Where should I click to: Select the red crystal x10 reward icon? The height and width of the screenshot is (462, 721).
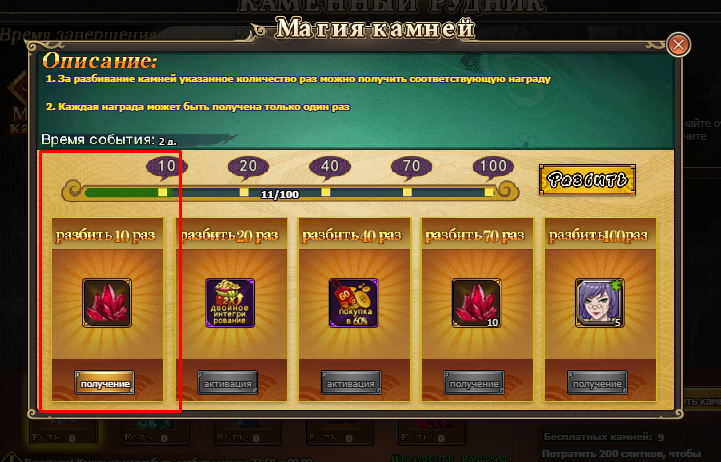click(x=475, y=302)
